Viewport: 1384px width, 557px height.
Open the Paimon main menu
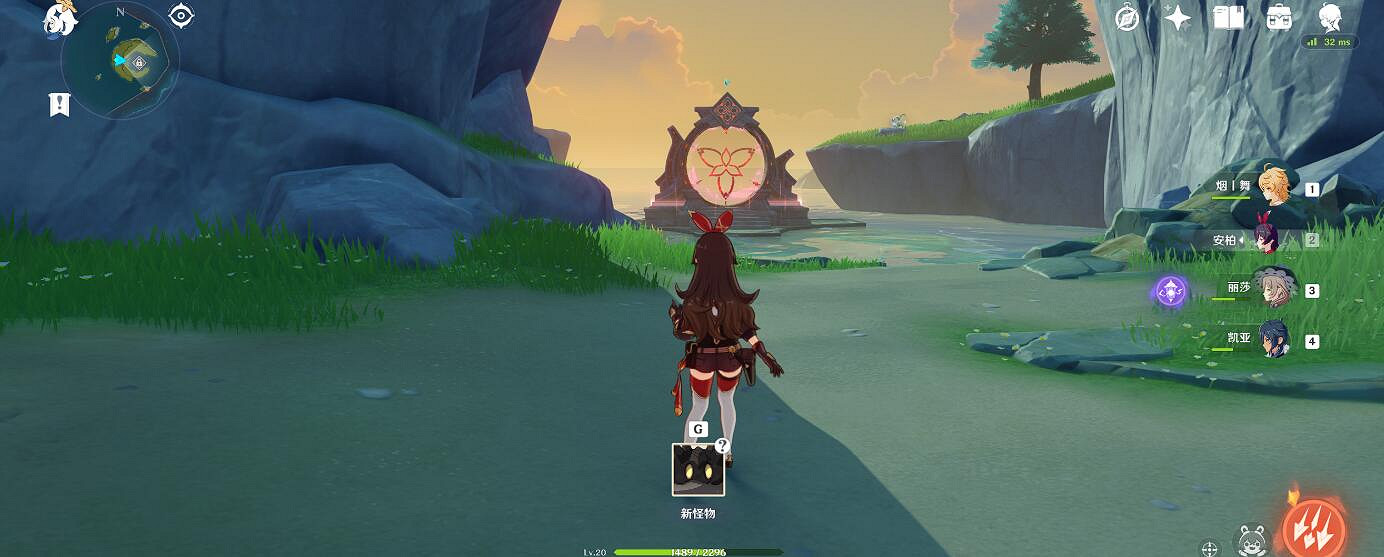coord(61,18)
